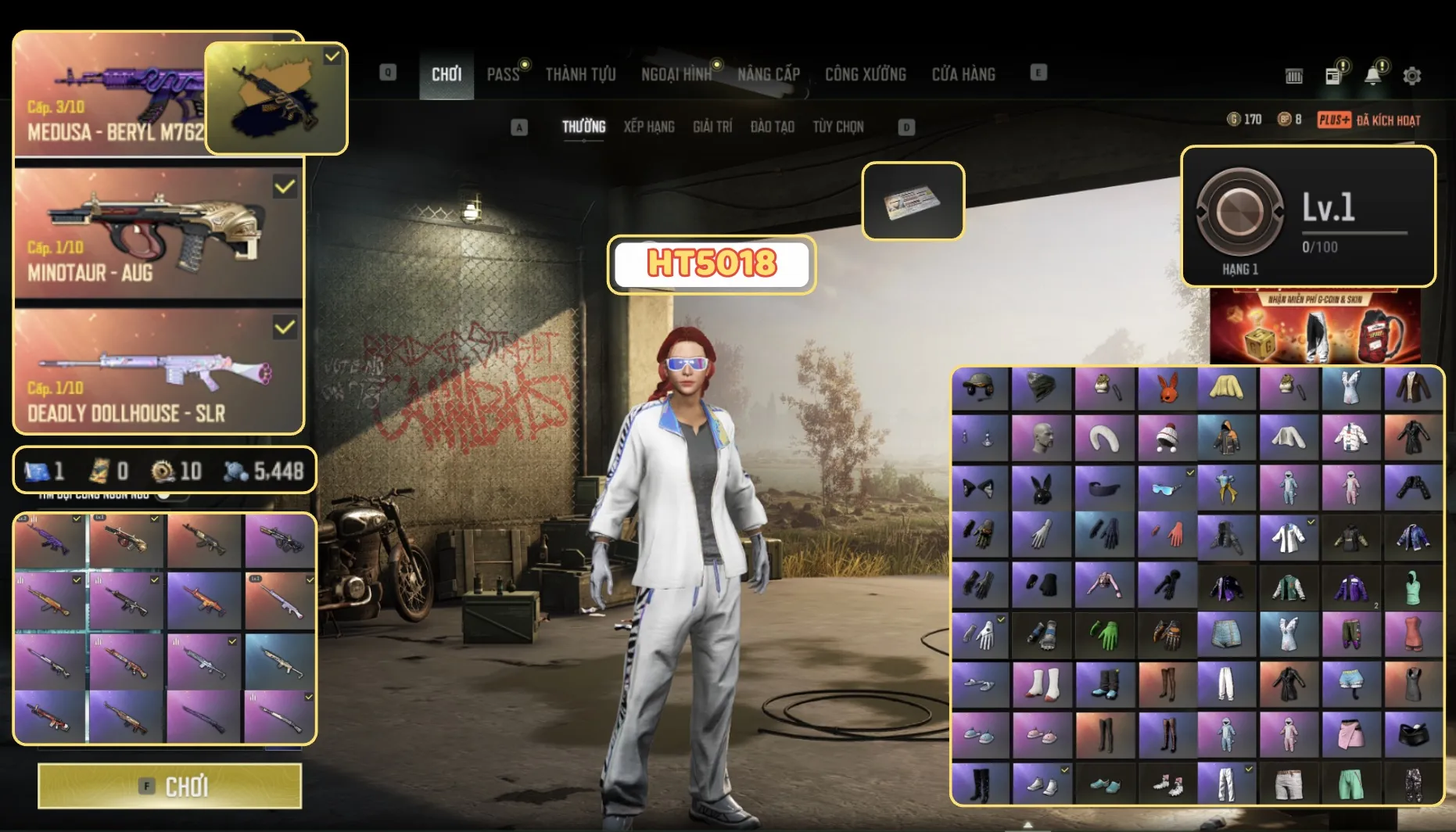Switch to GIẢI TRÍ mode
Image resolution: width=1456 pixels, height=832 pixels.
point(712,127)
